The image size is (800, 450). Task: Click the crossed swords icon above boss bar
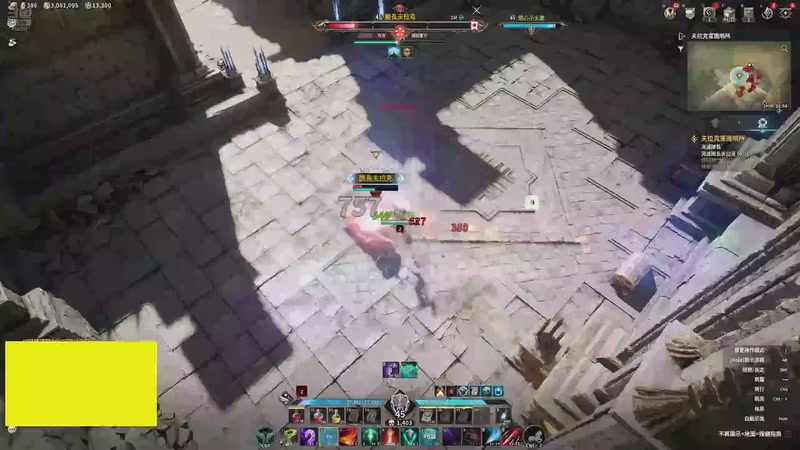click(x=476, y=11)
